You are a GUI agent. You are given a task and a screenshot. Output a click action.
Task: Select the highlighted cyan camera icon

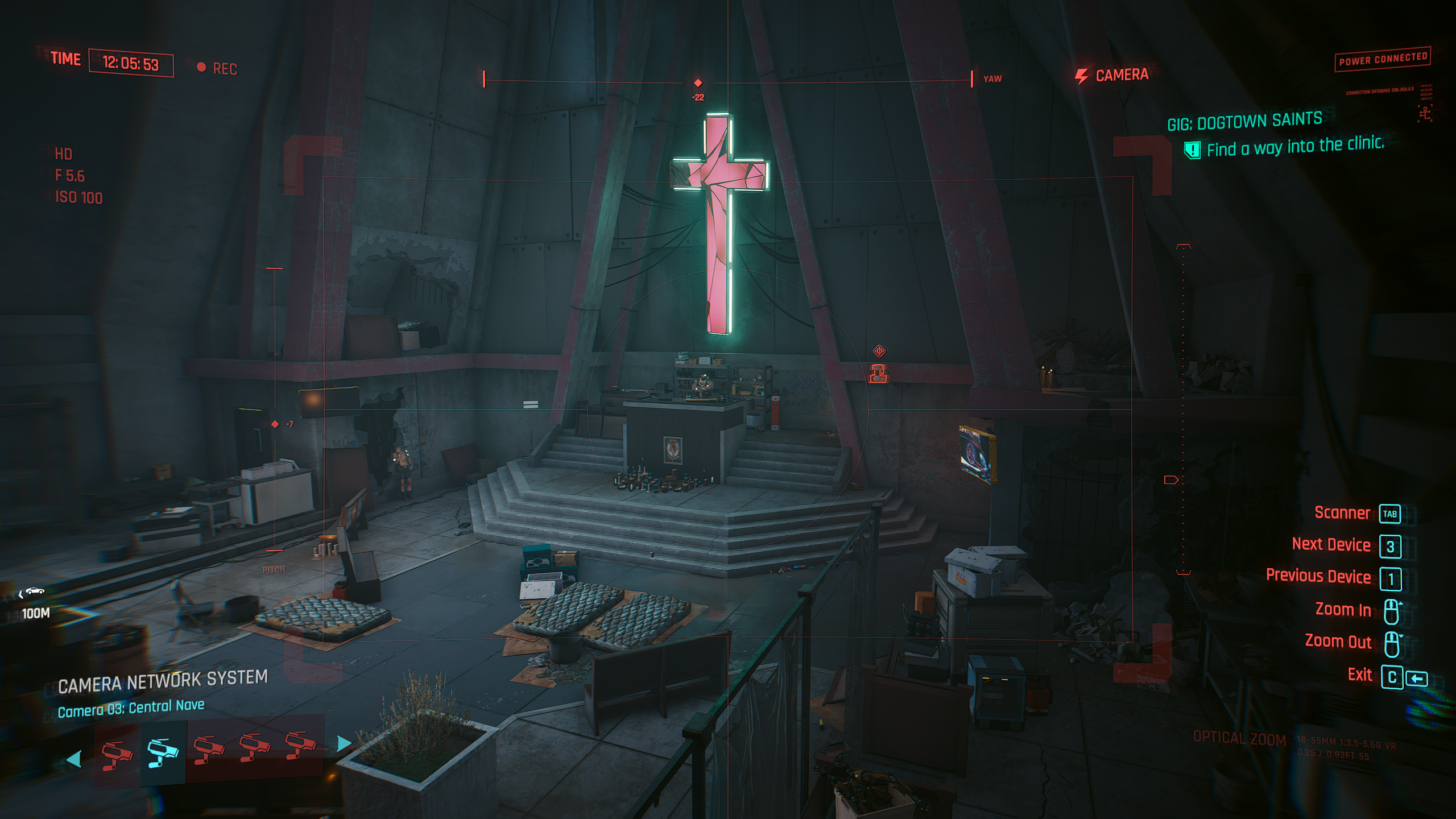(x=163, y=752)
